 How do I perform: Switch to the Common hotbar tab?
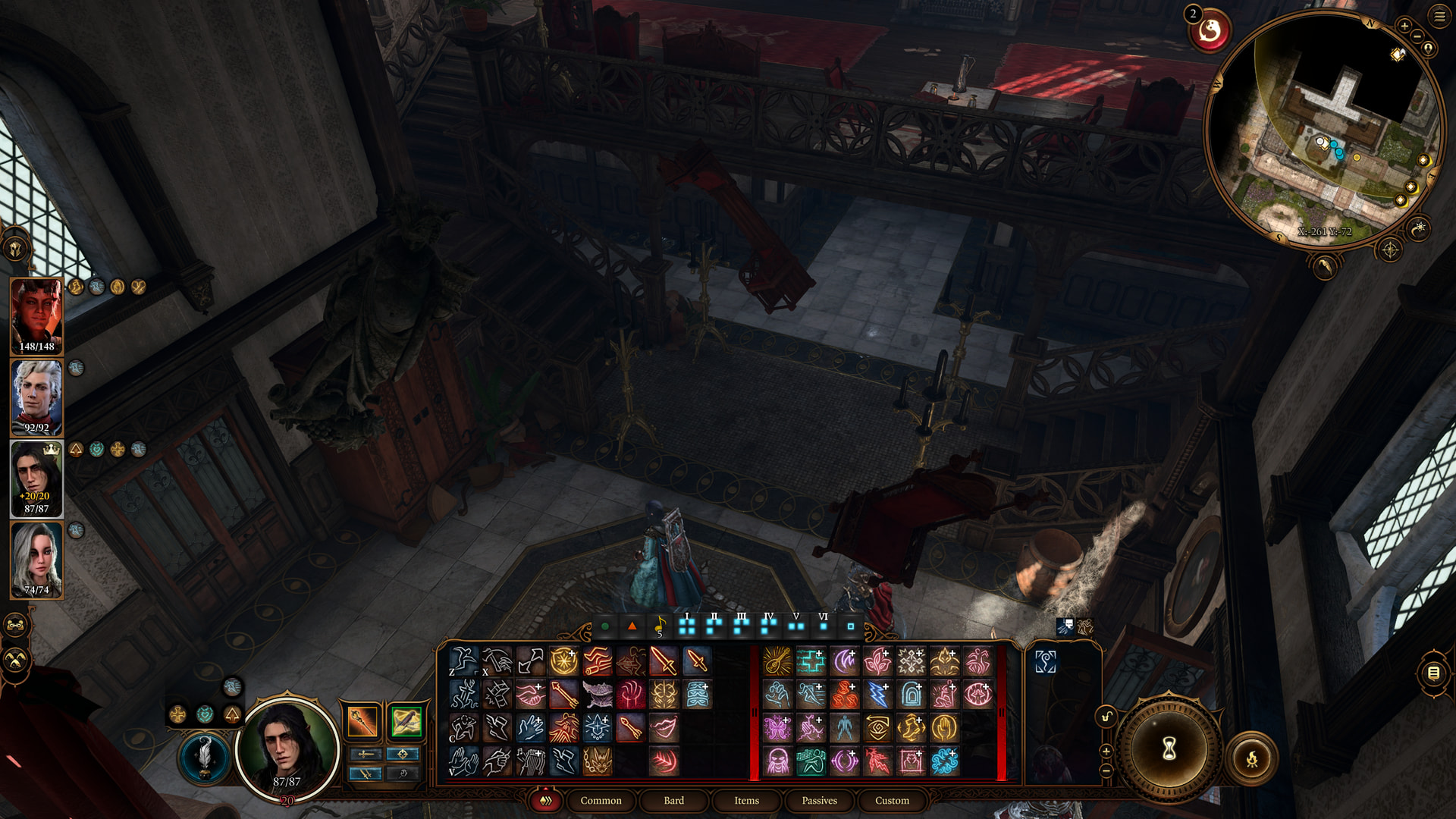(601, 800)
